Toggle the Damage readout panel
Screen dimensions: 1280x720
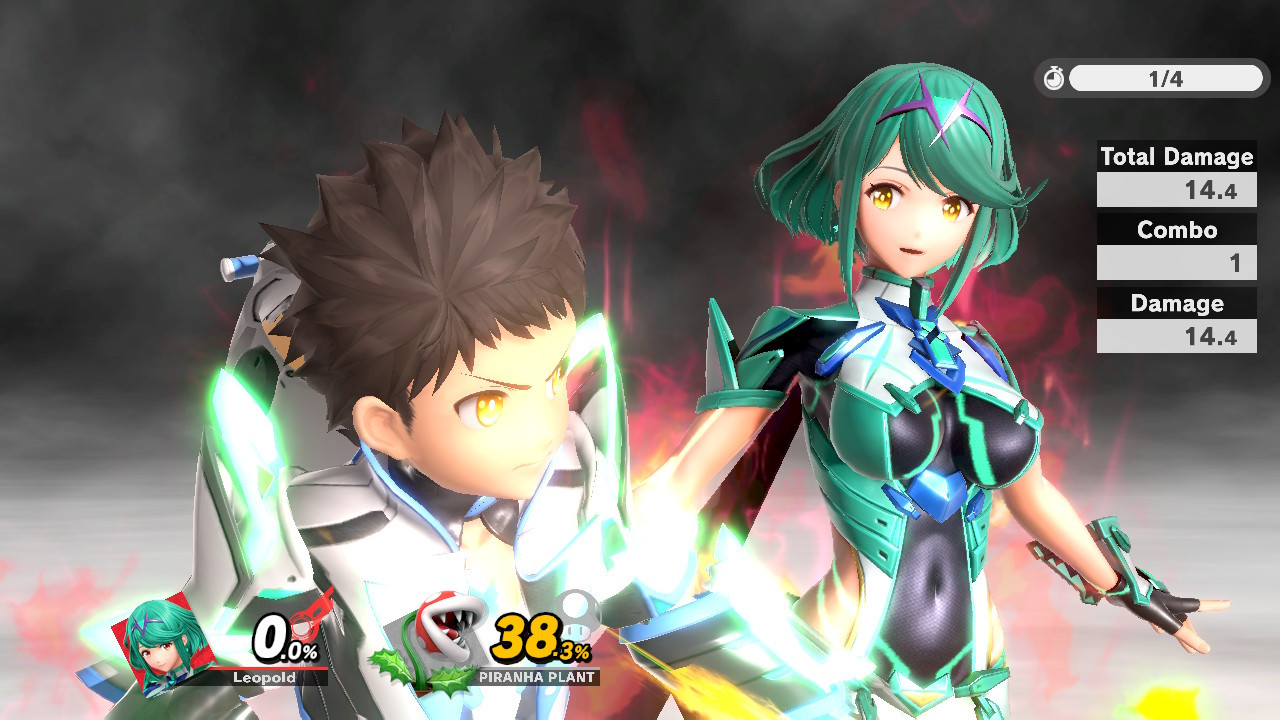pos(1176,303)
